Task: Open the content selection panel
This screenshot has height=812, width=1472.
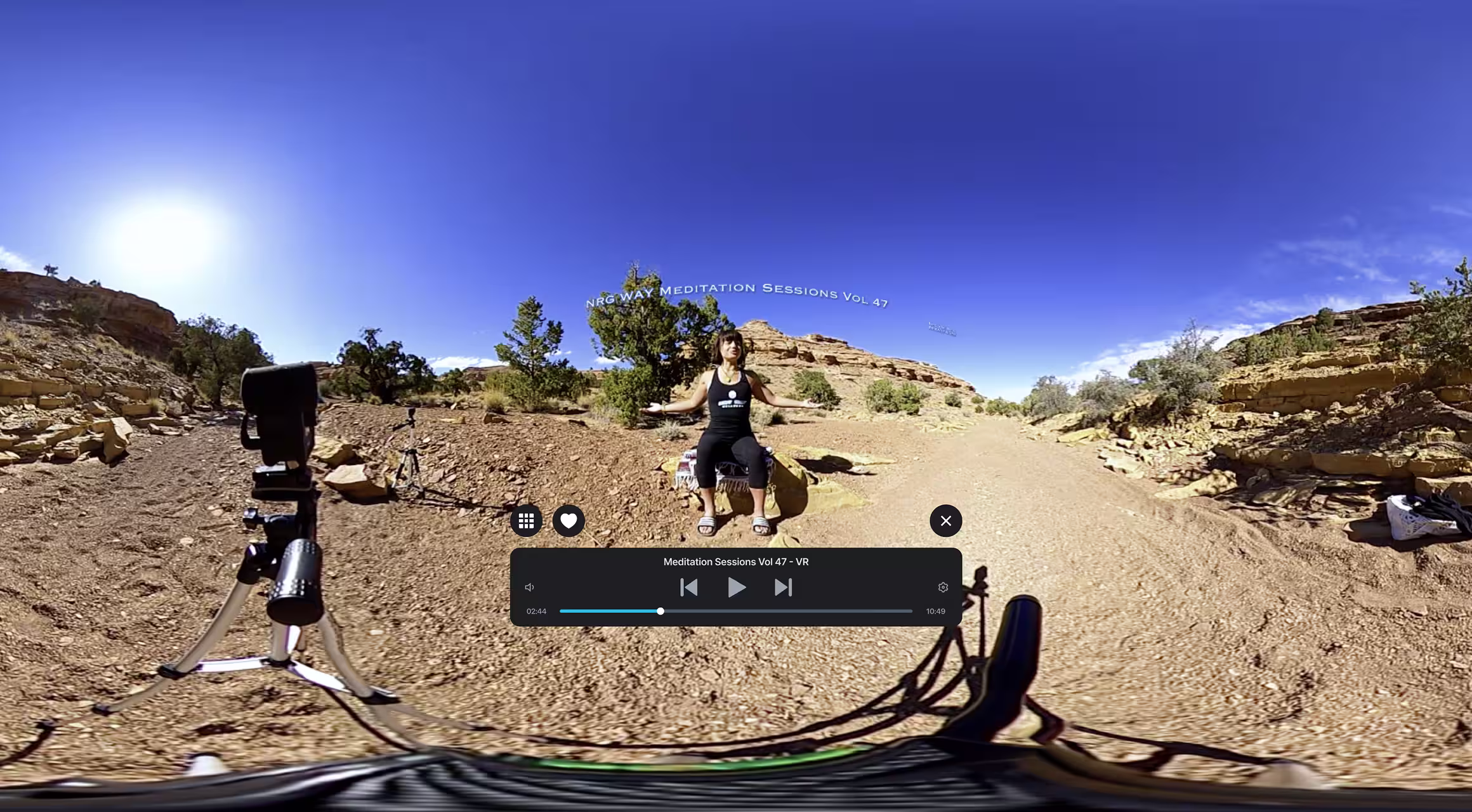Action: (x=526, y=520)
